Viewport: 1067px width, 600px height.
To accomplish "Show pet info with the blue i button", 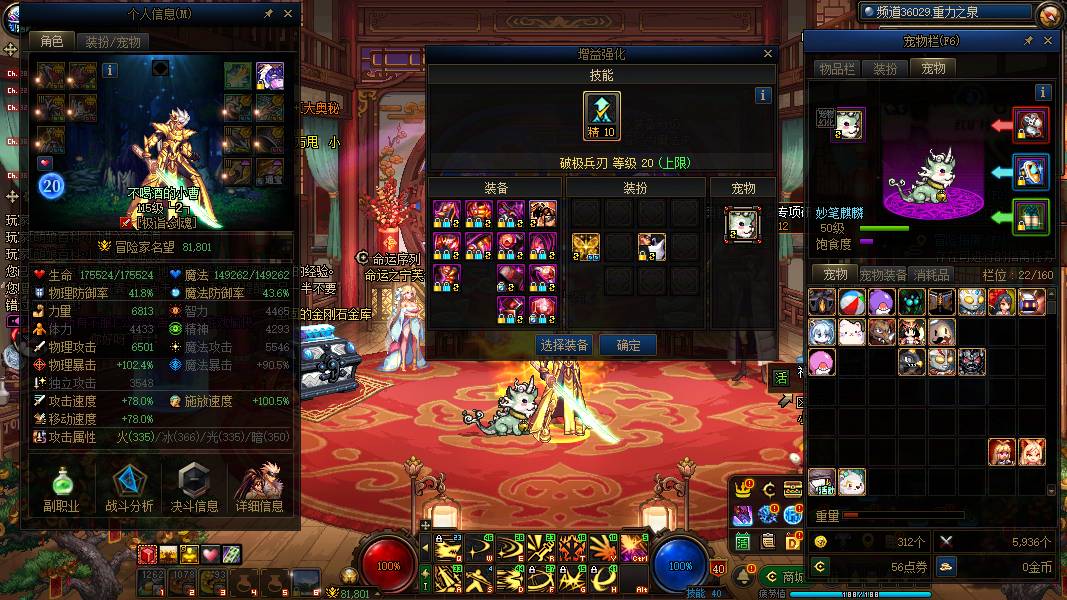I will click(1043, 92).
